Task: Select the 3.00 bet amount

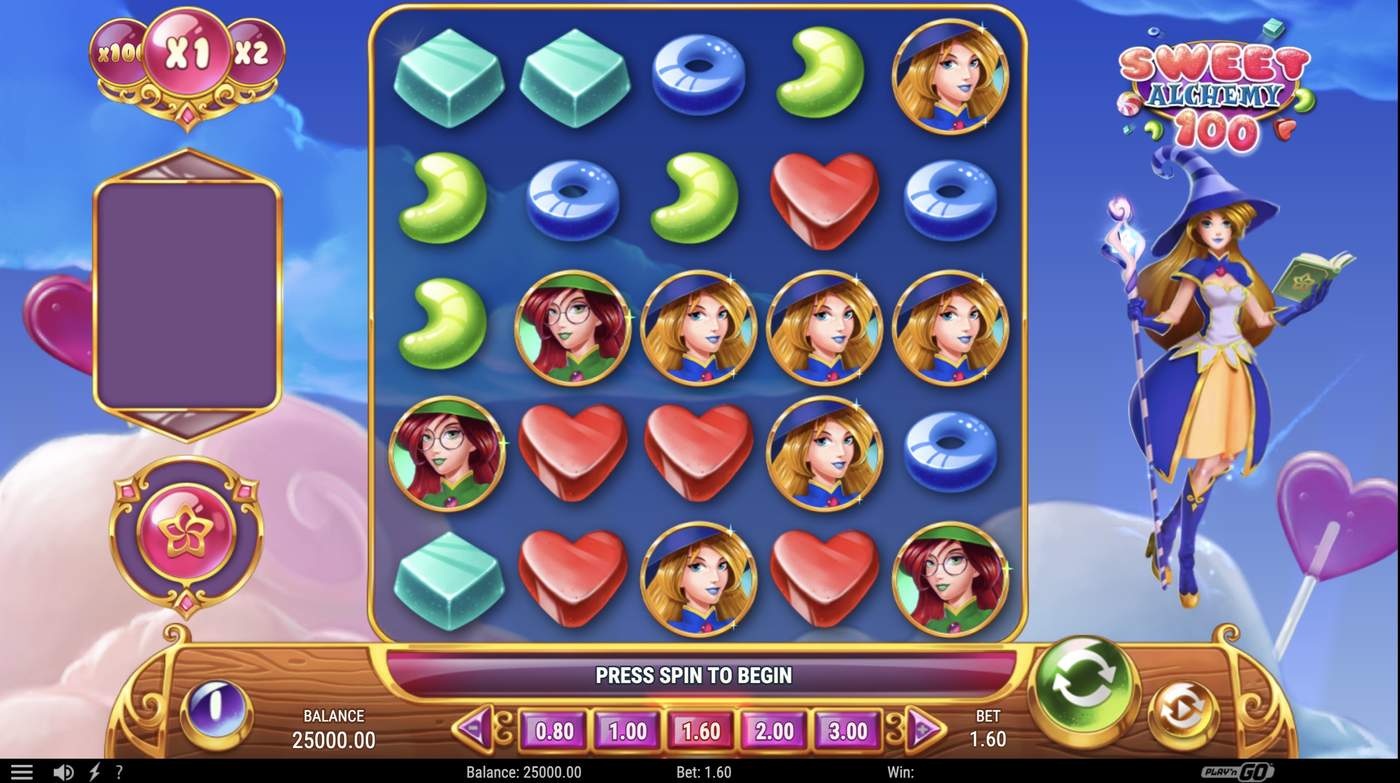Action: [849, 731]
